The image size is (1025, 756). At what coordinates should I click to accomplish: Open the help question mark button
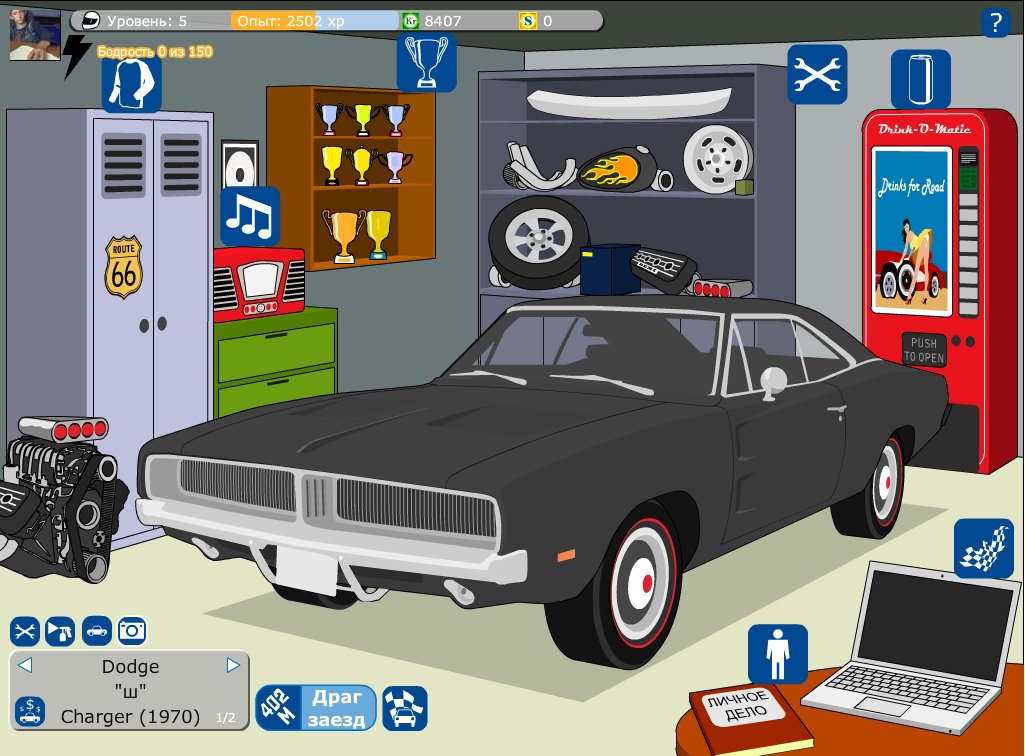click(995, 22)
